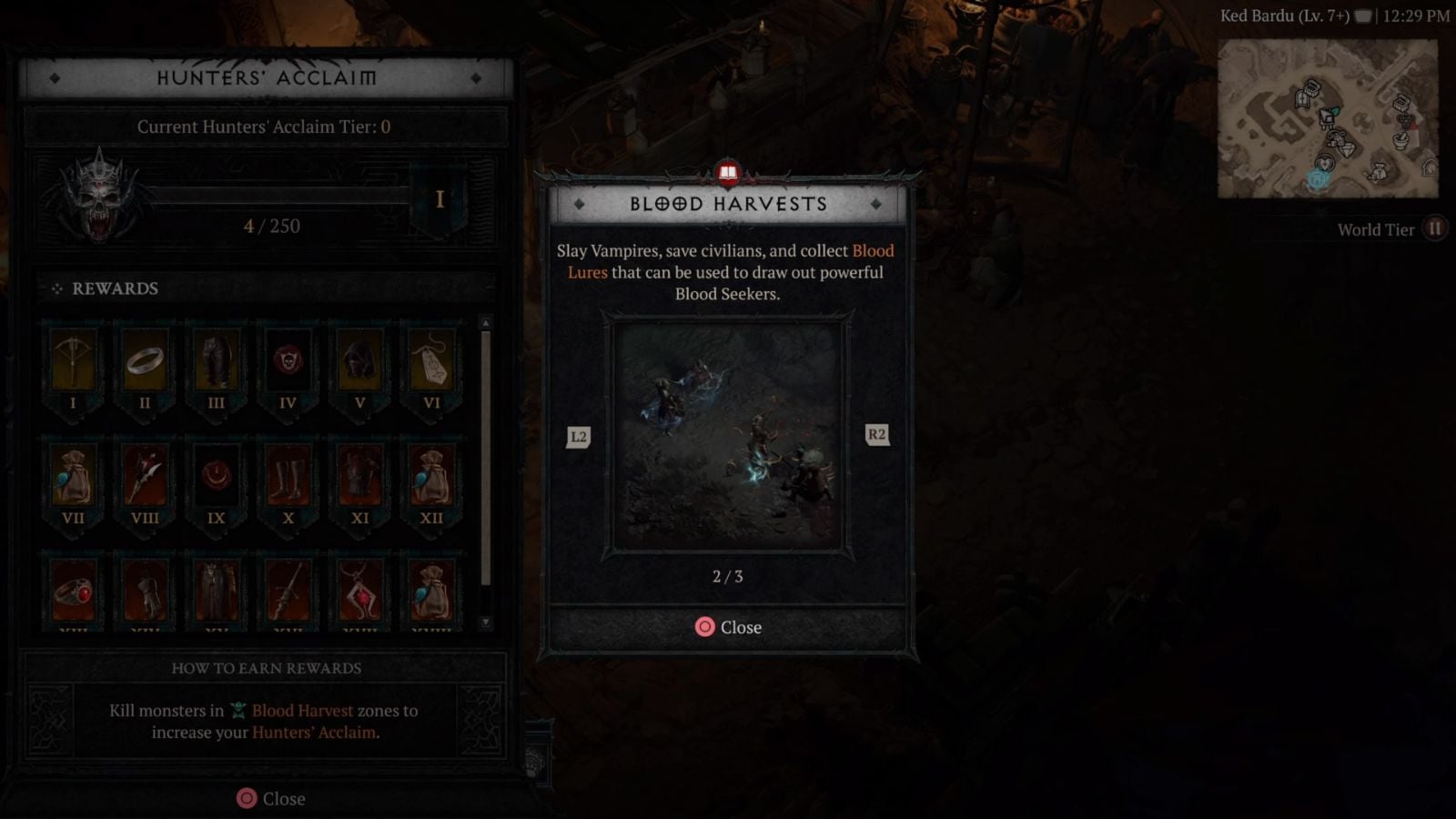Select the crossbow reward at tier I
Image resolution: width=1456 pixels, height=819 pixels.
(x=73, y=362)
